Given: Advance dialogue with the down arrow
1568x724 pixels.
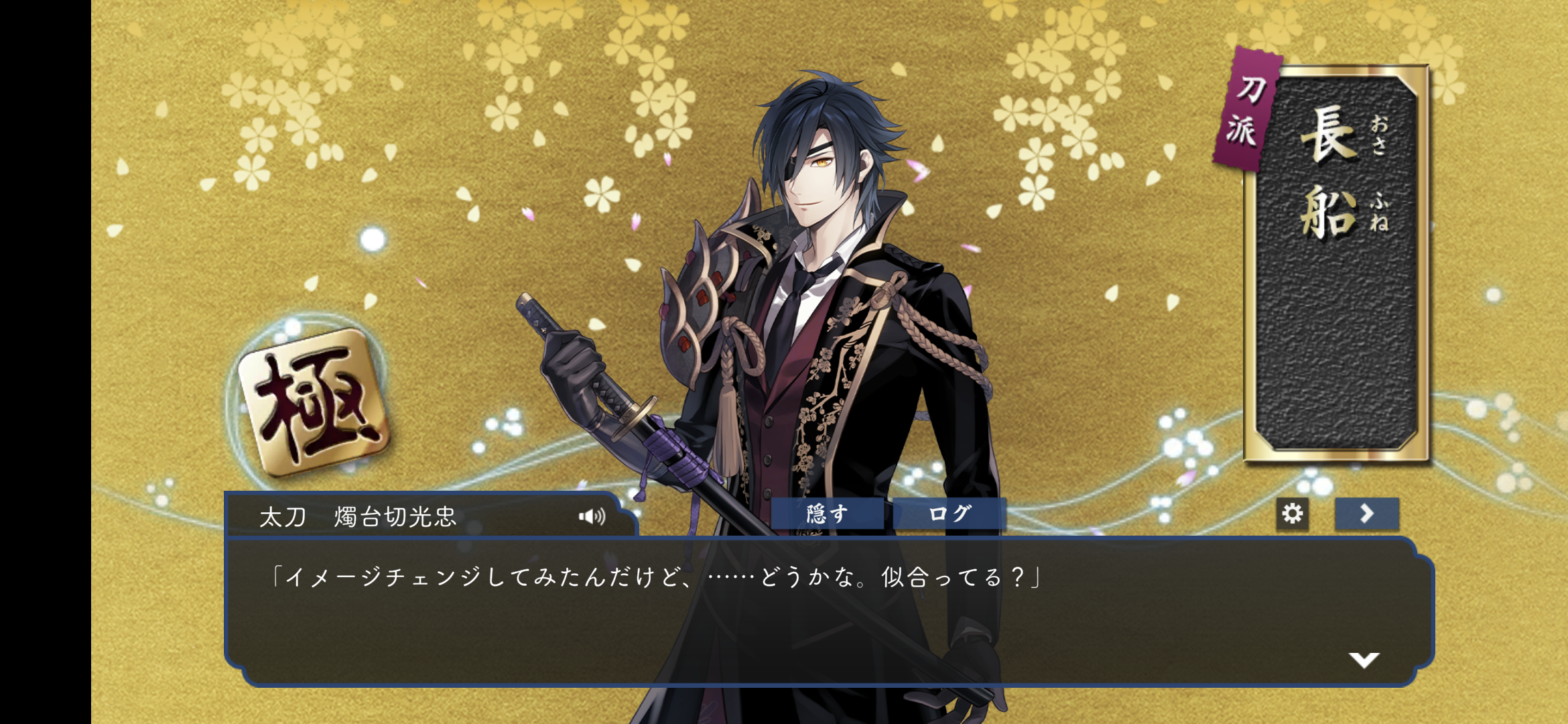Looking at the screenshot, I should click(1364, 660).
